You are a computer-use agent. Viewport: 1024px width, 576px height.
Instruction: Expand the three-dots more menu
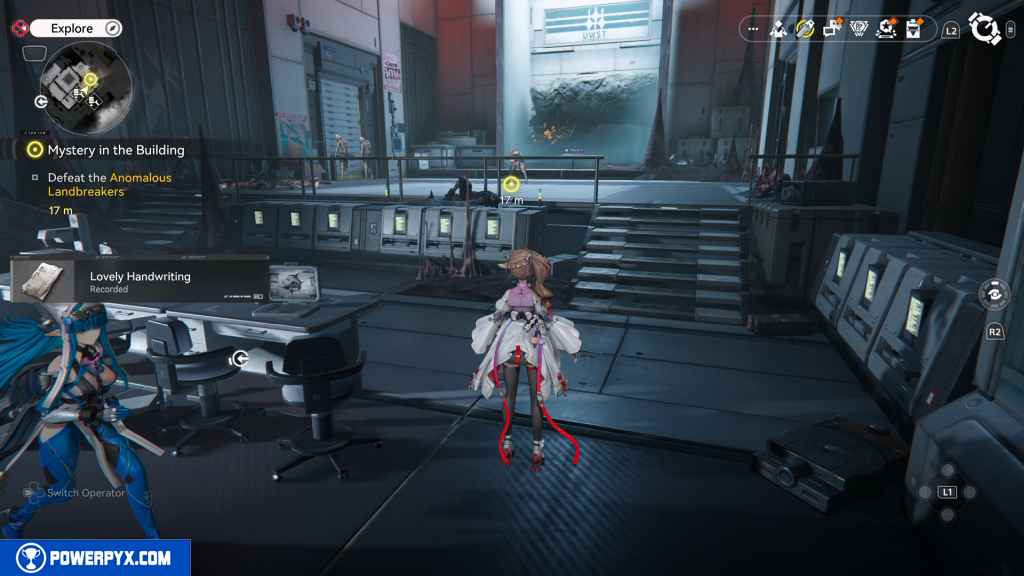752,29
